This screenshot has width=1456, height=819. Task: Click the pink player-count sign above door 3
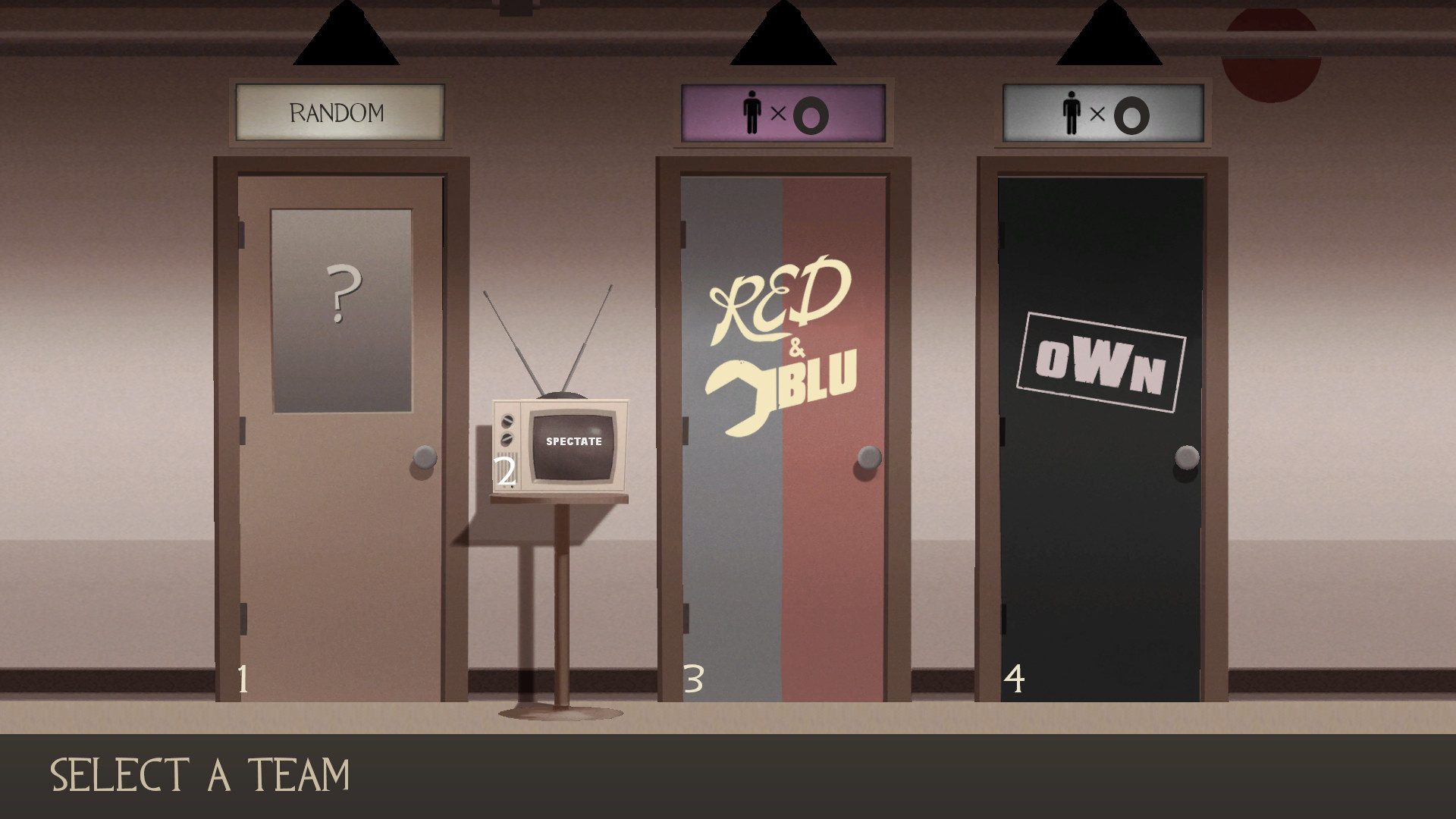click(x=783, y=114)
